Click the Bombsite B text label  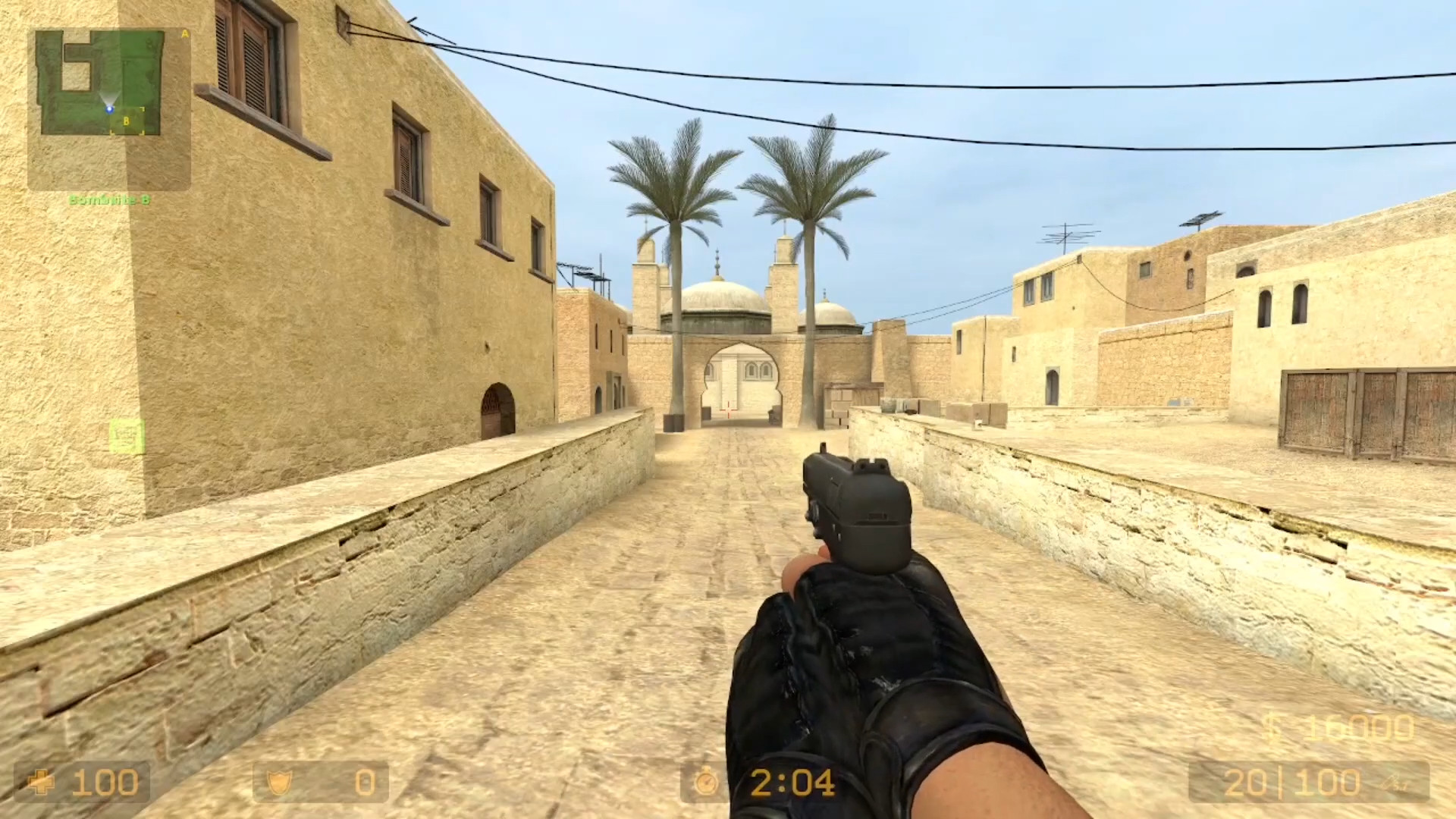[x=110, y=199]
